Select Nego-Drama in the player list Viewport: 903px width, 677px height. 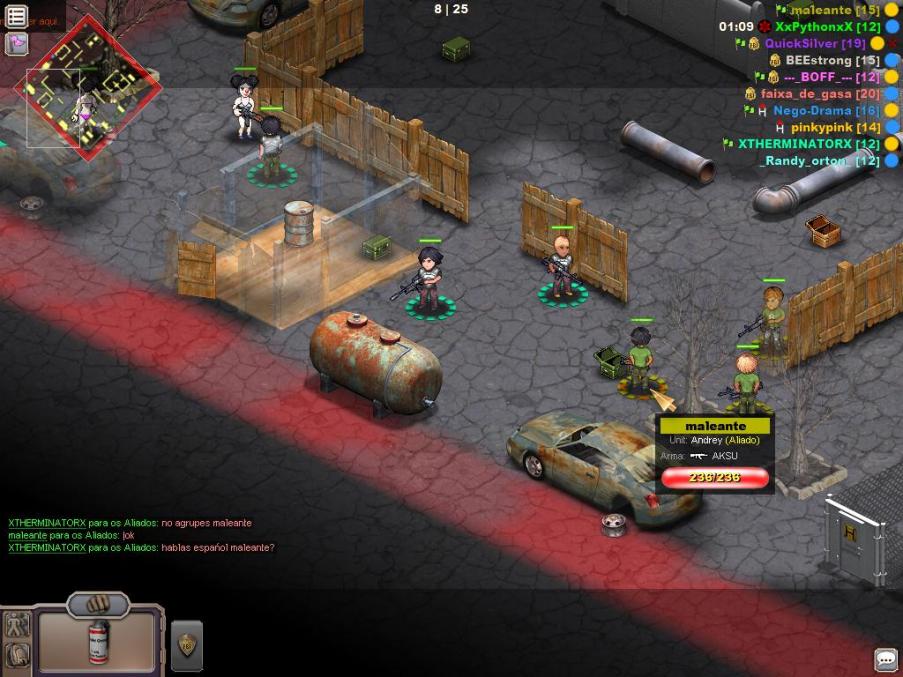pyautogui.click(x=811, y=111)
